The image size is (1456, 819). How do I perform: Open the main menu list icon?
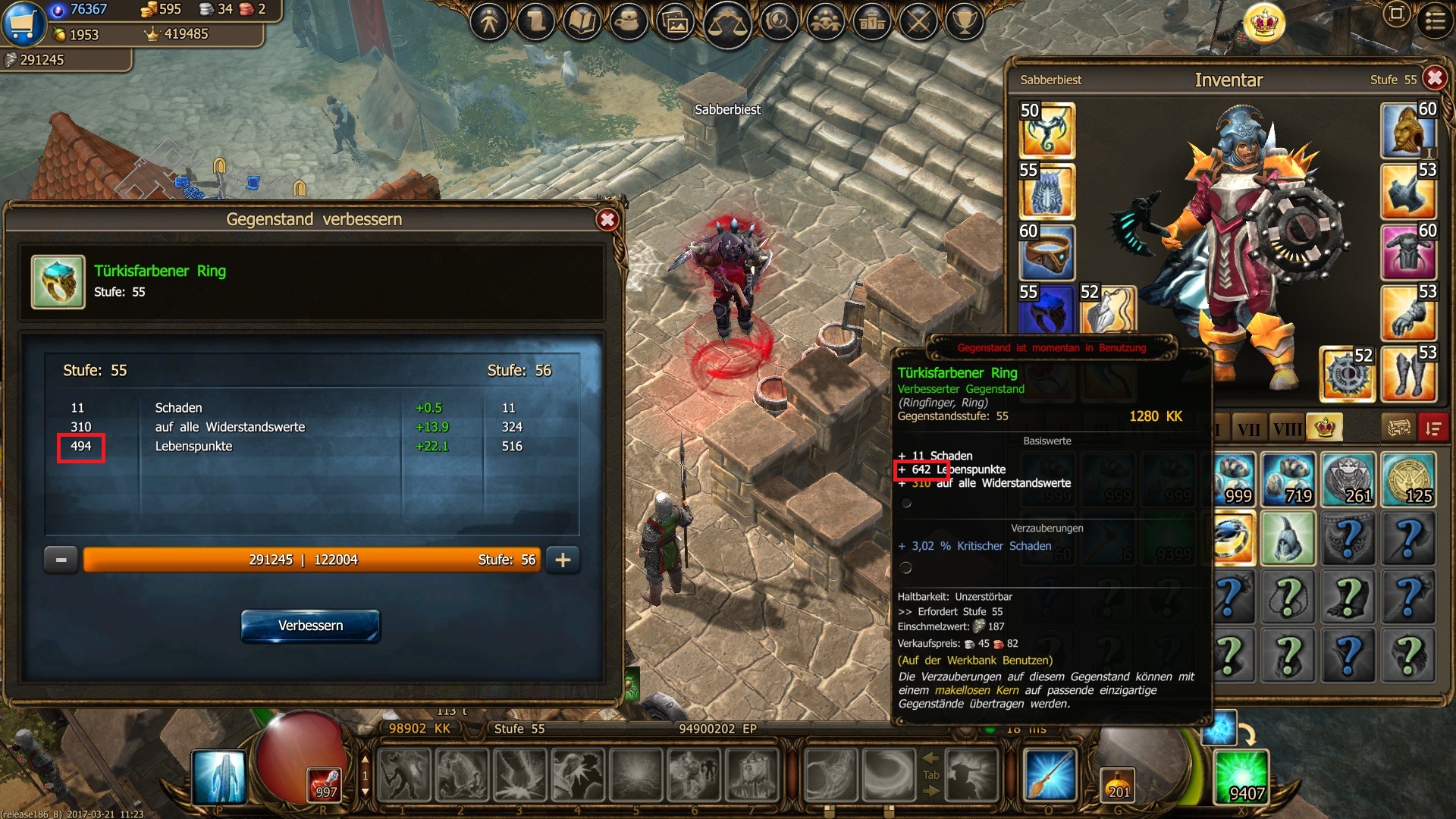click(1435, 20)
